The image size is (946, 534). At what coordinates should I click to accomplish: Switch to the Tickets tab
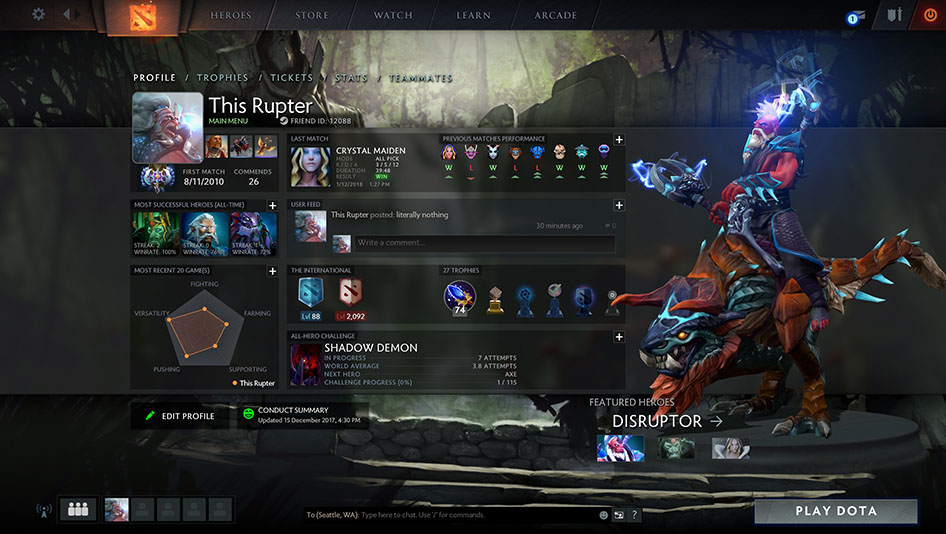291,78
